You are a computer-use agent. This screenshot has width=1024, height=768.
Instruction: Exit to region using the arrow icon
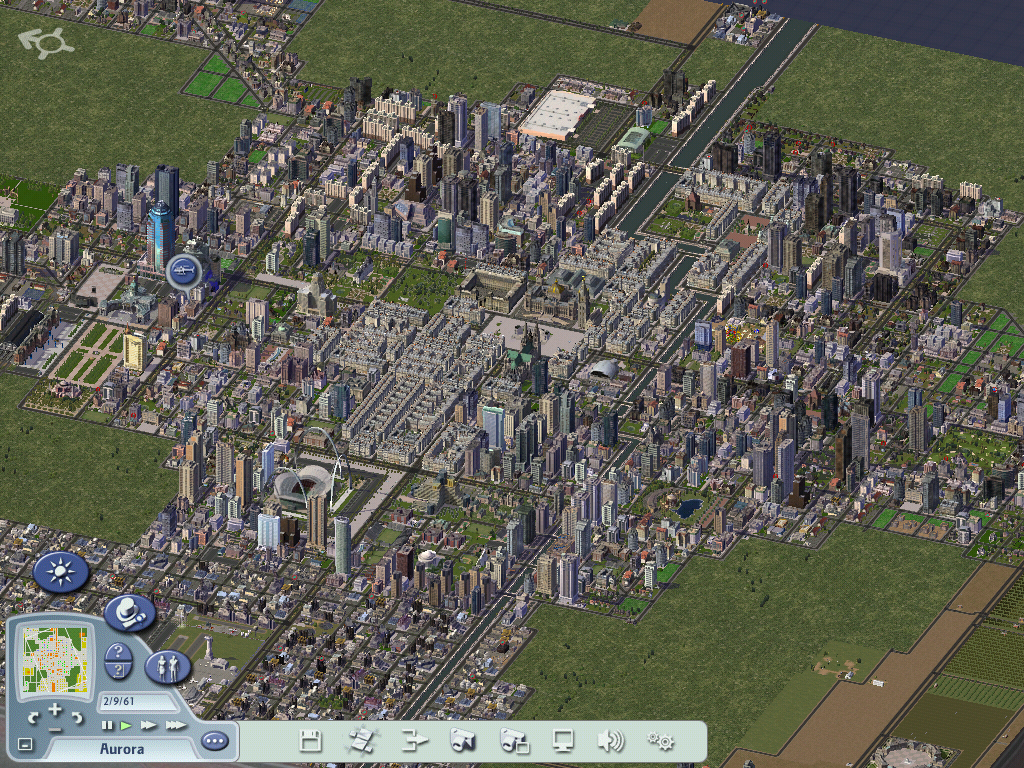click(413, 741)
